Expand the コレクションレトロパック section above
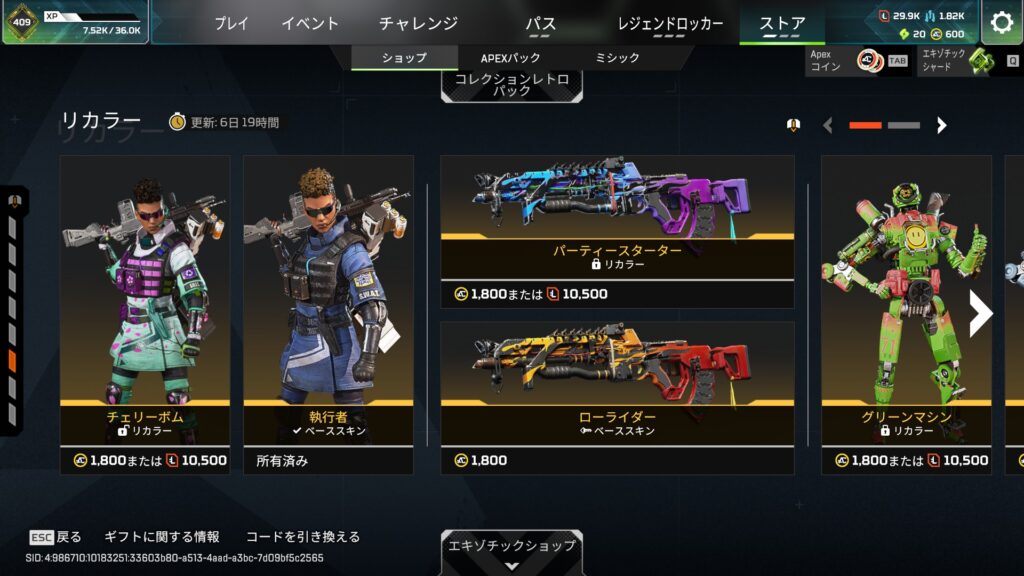 (511, 84)
